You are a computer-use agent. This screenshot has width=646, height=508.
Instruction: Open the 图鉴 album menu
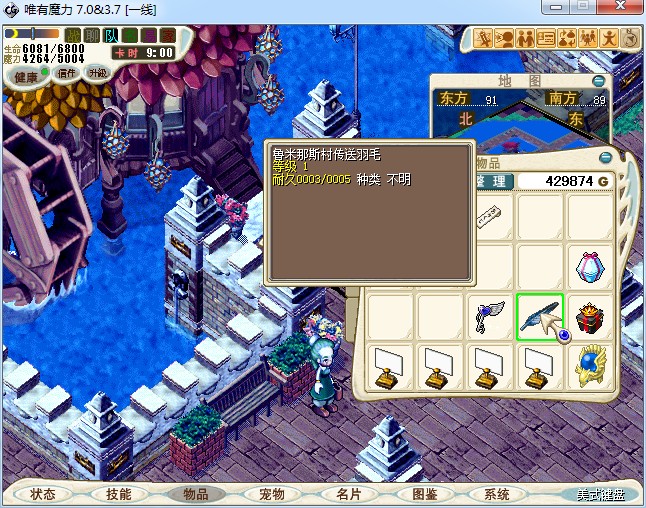tap(423, 494)
